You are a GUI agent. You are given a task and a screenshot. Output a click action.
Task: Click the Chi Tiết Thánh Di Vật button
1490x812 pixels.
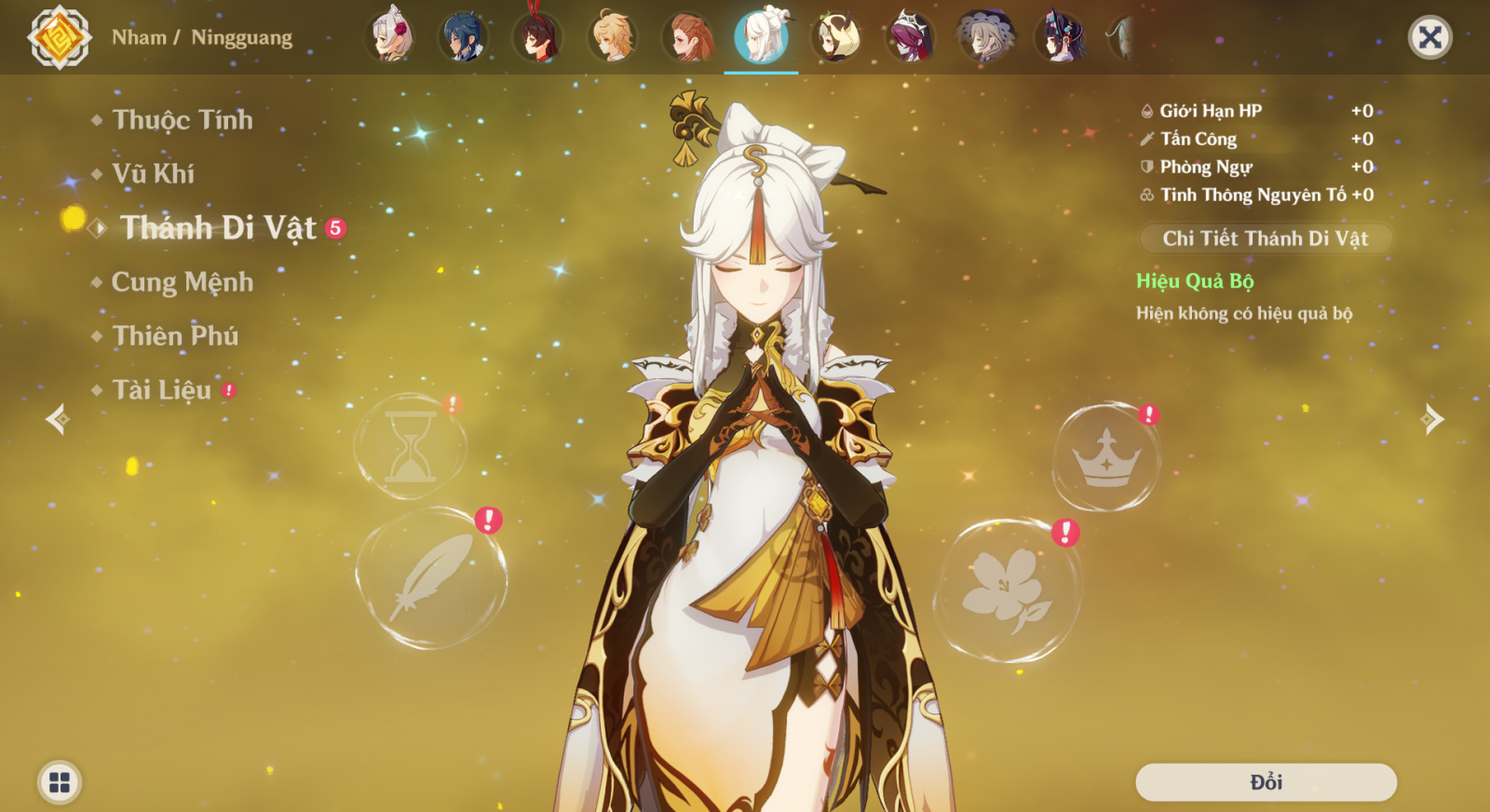[1265, 238]
